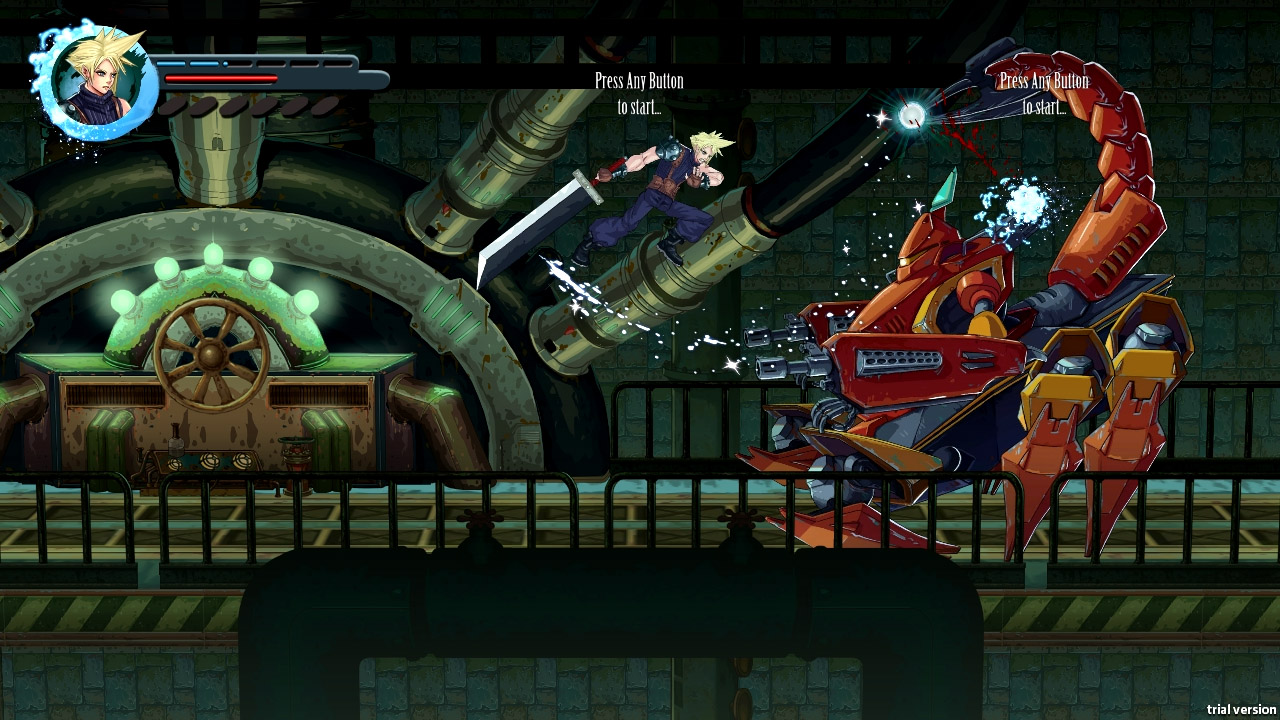Screen dimensions: 1280x720
Task: Click the glowing charged orb near the tail
Action: [910, 116]
